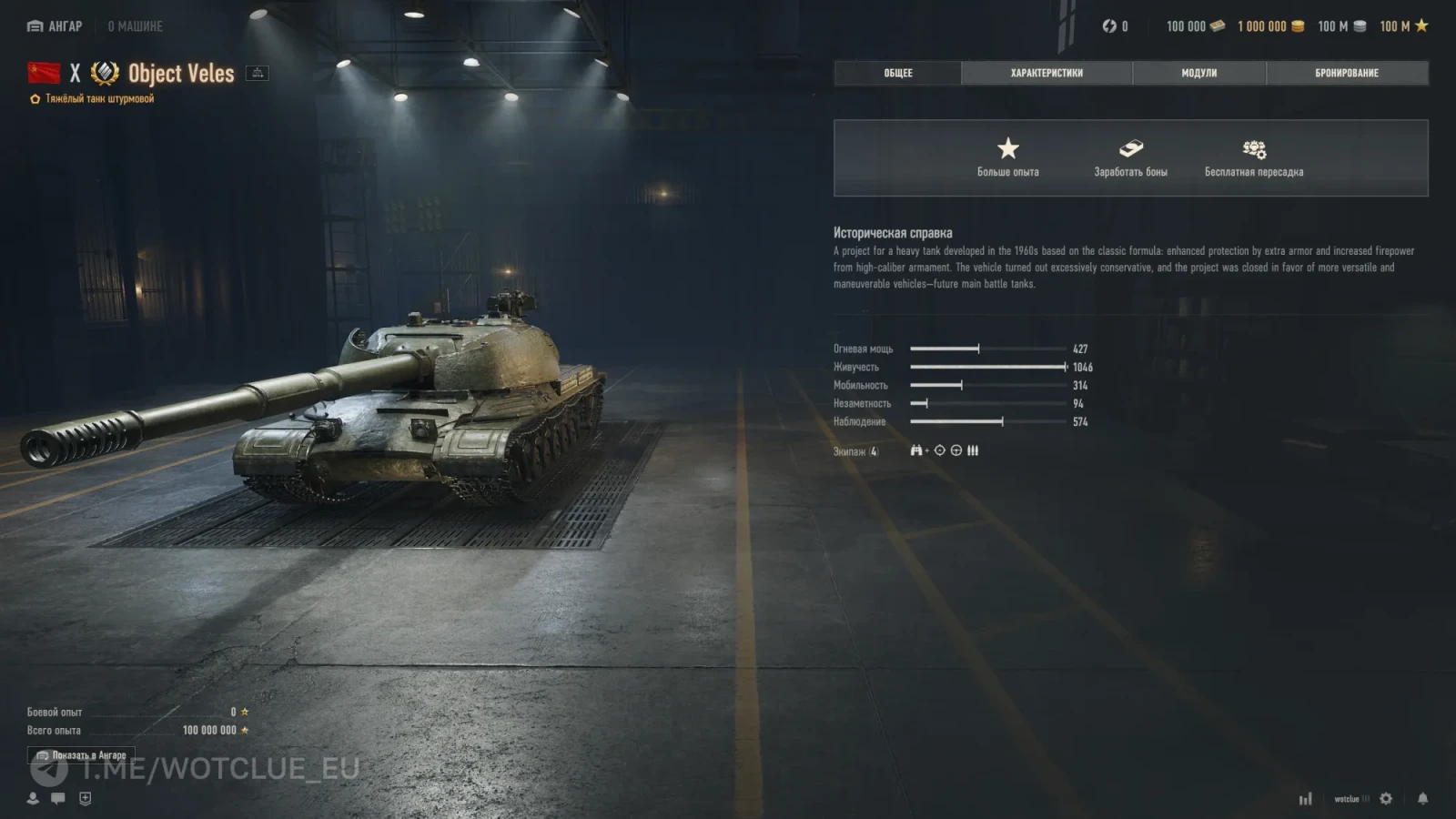
Task: Click the Живучесть stat progress bar
Action: (987, 367)
